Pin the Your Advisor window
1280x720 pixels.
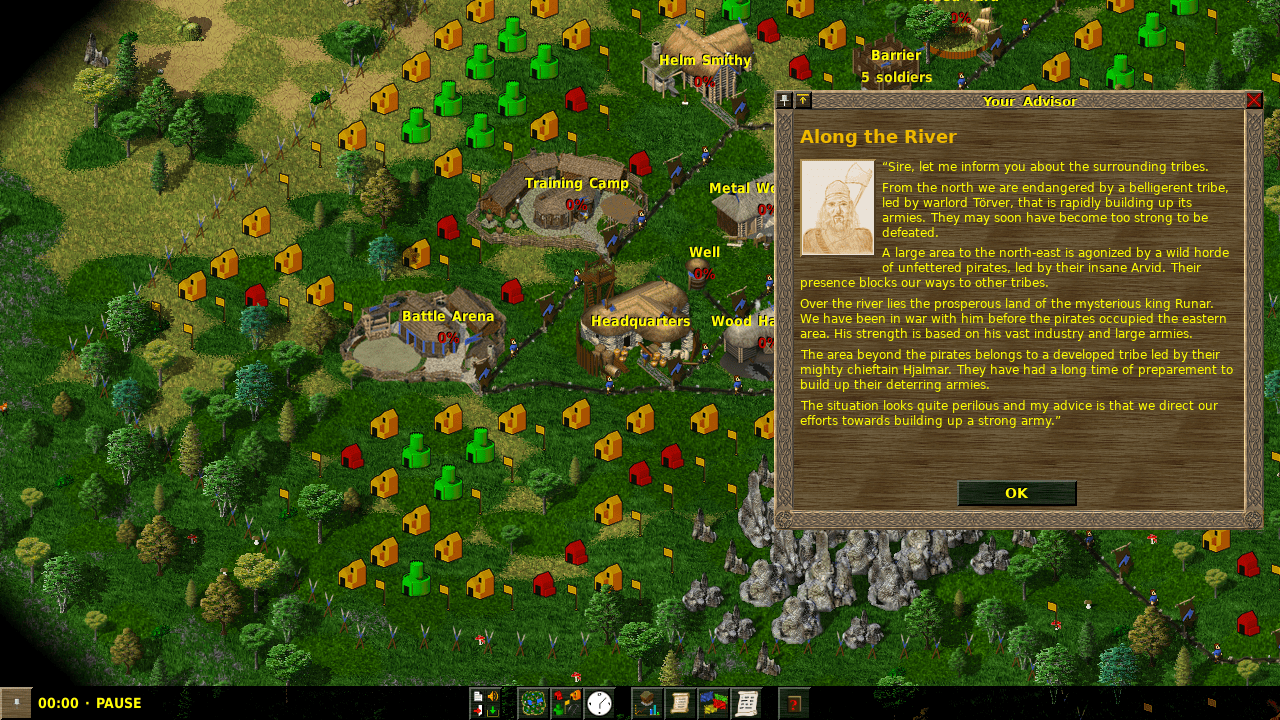[785, 100]
